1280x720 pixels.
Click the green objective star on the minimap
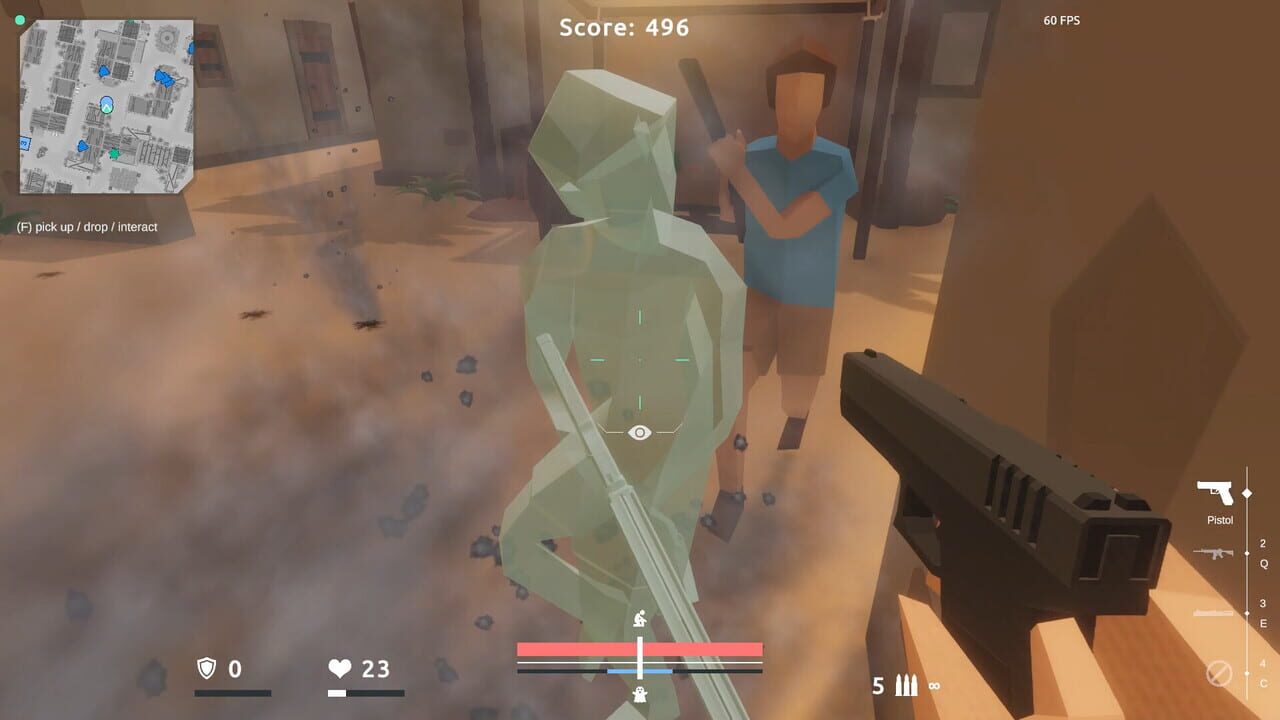(113, 153)
